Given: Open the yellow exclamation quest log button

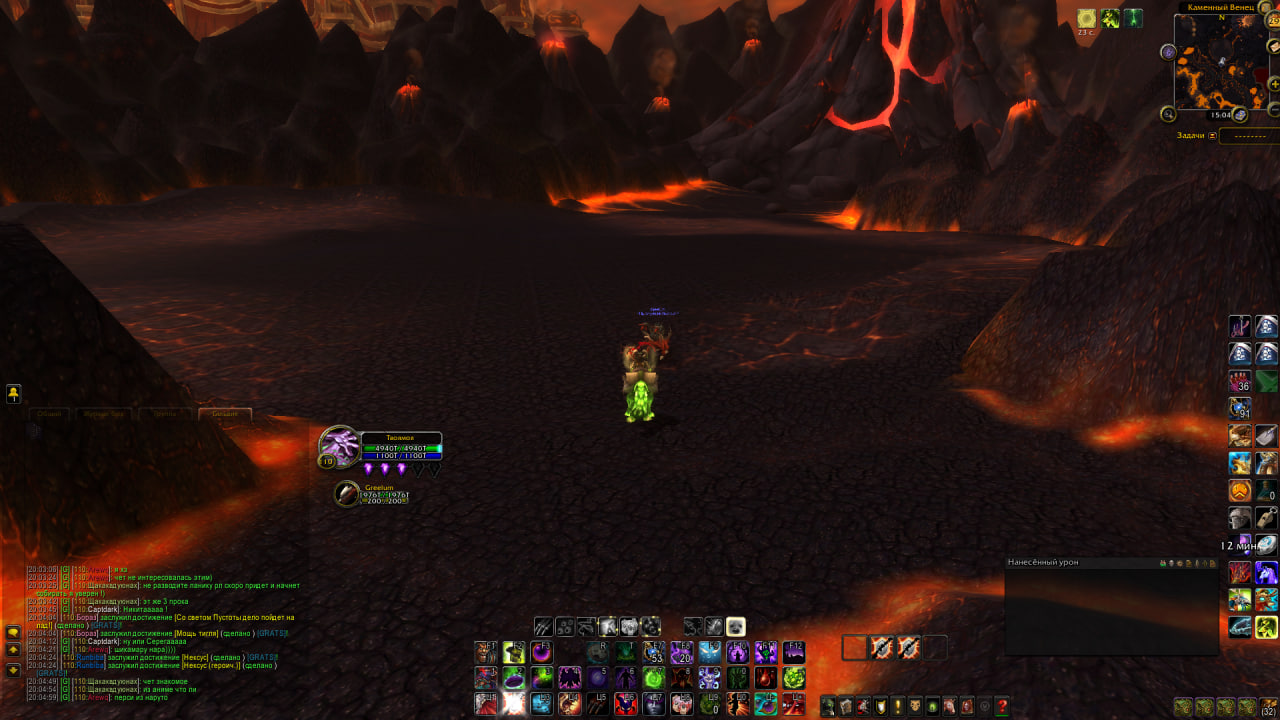Looking at the screenshot, I should (897, 706).
